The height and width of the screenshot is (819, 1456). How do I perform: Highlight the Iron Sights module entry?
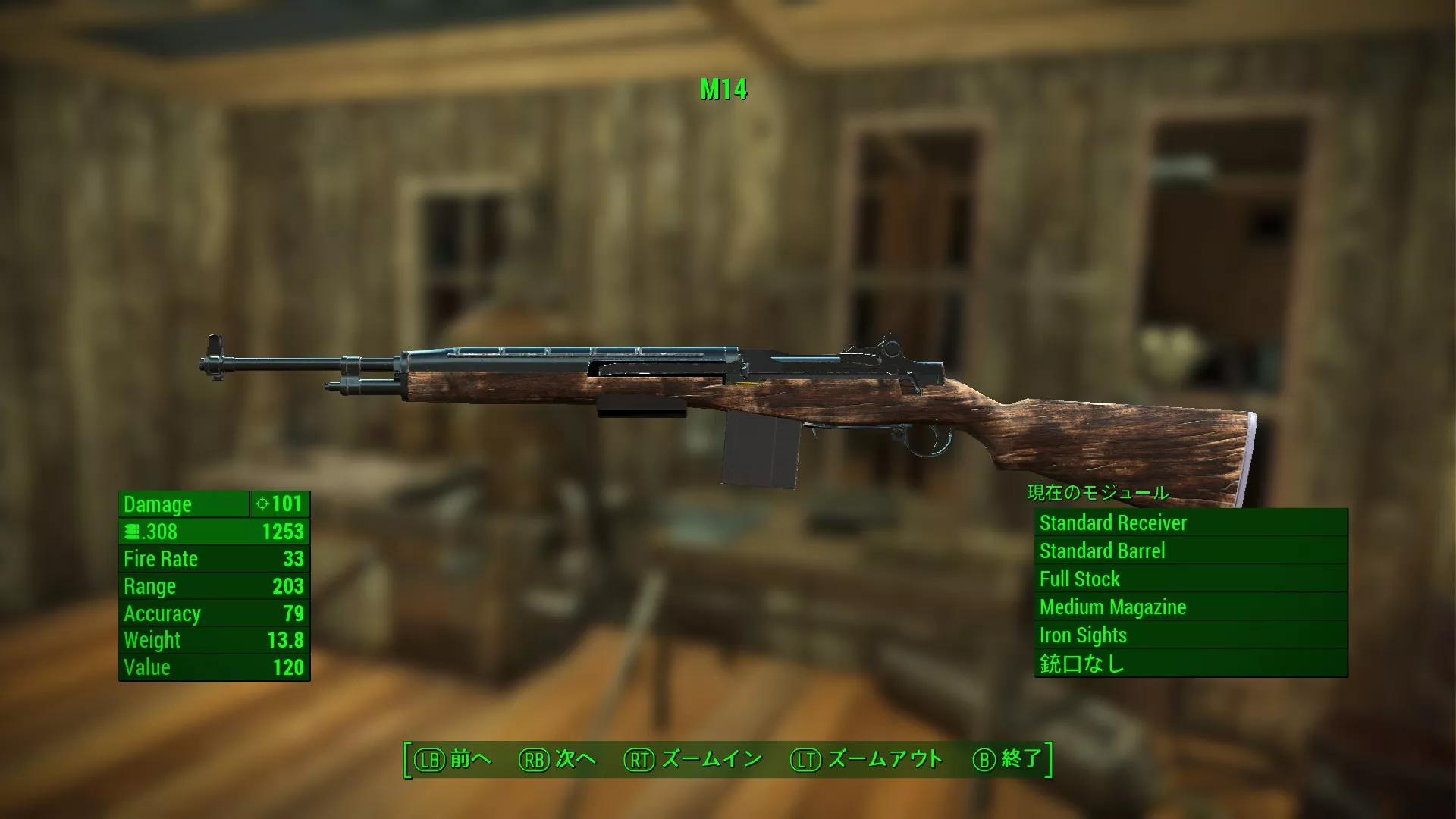pyautogui.click(x=1190, y=635)
